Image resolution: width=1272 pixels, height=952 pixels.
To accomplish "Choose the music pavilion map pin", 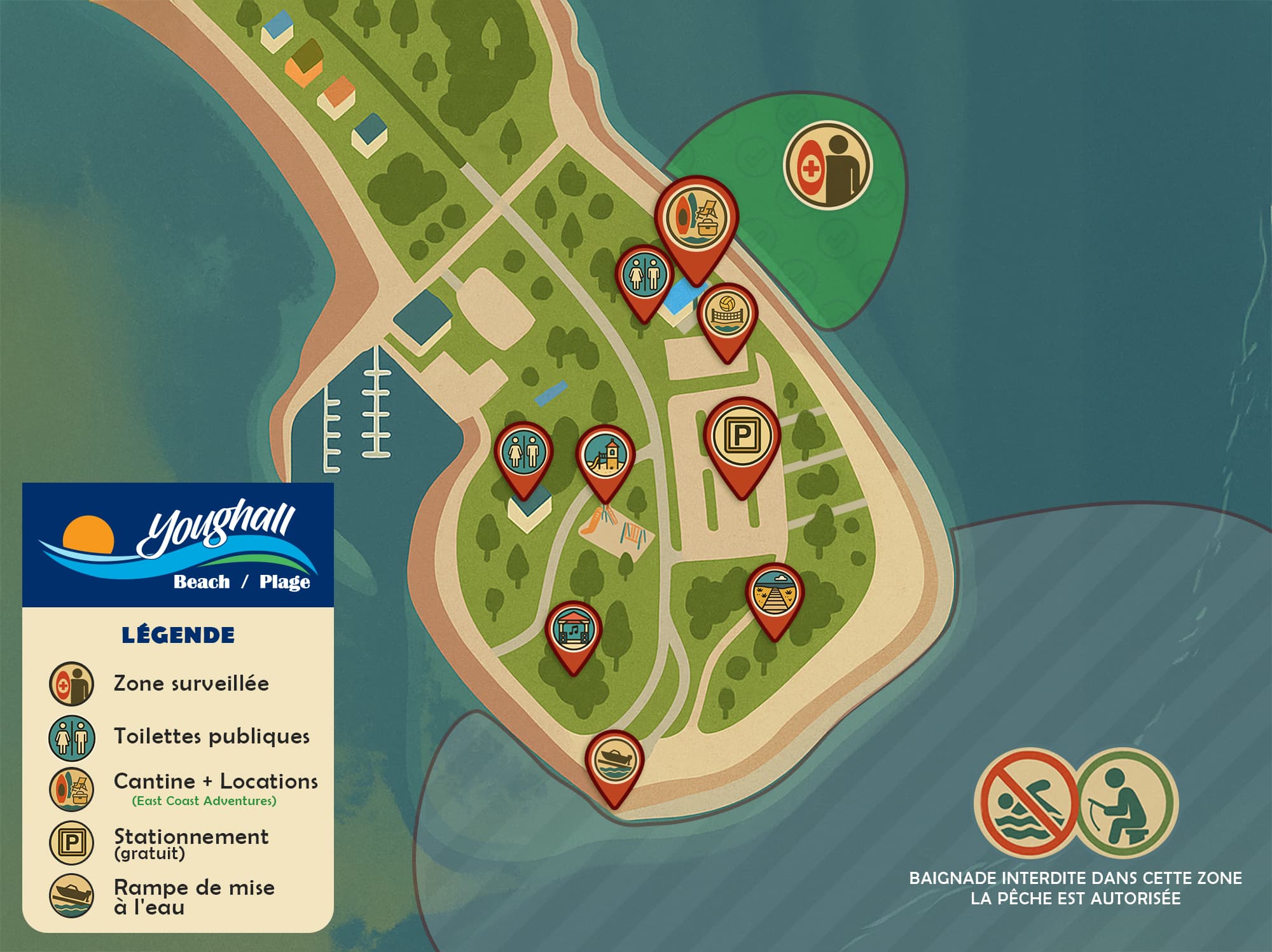I will tap(574, 630).
